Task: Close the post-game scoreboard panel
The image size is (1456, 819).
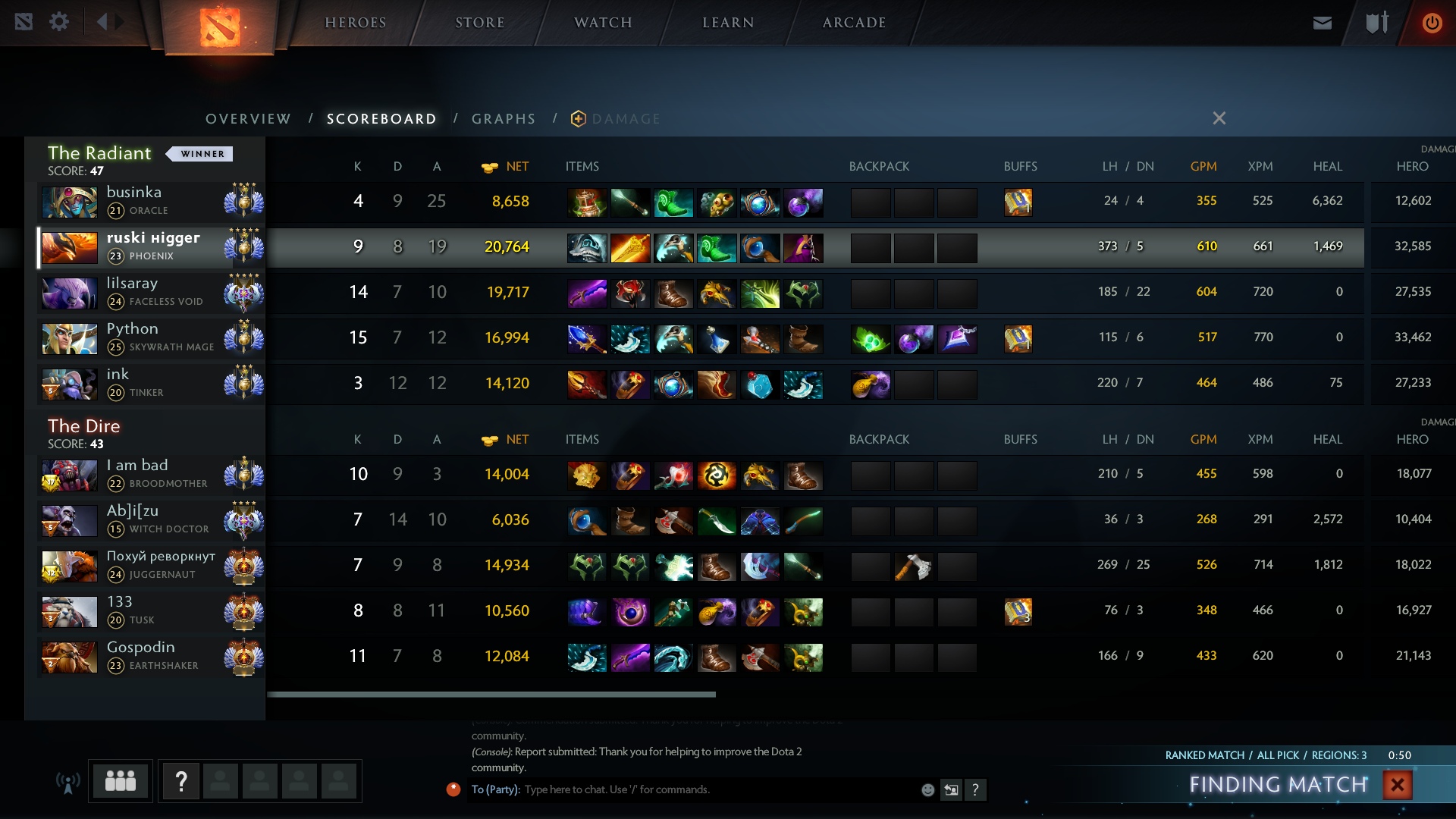Action: coord(1219,118)
